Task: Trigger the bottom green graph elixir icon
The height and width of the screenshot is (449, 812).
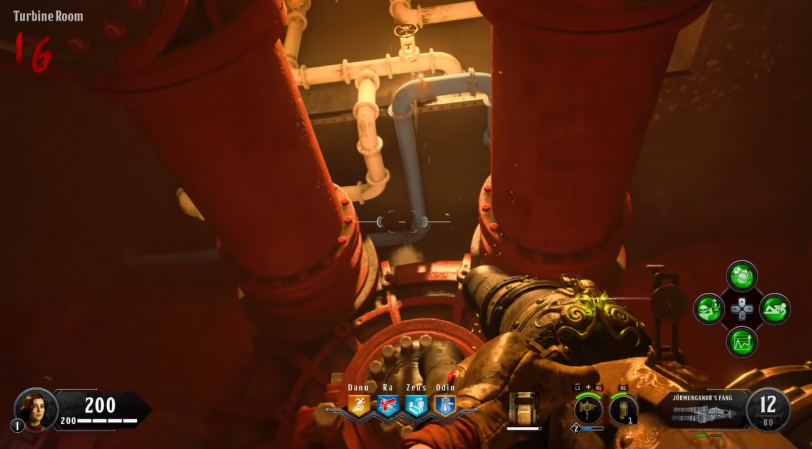Action: click(x=742, y=341)
